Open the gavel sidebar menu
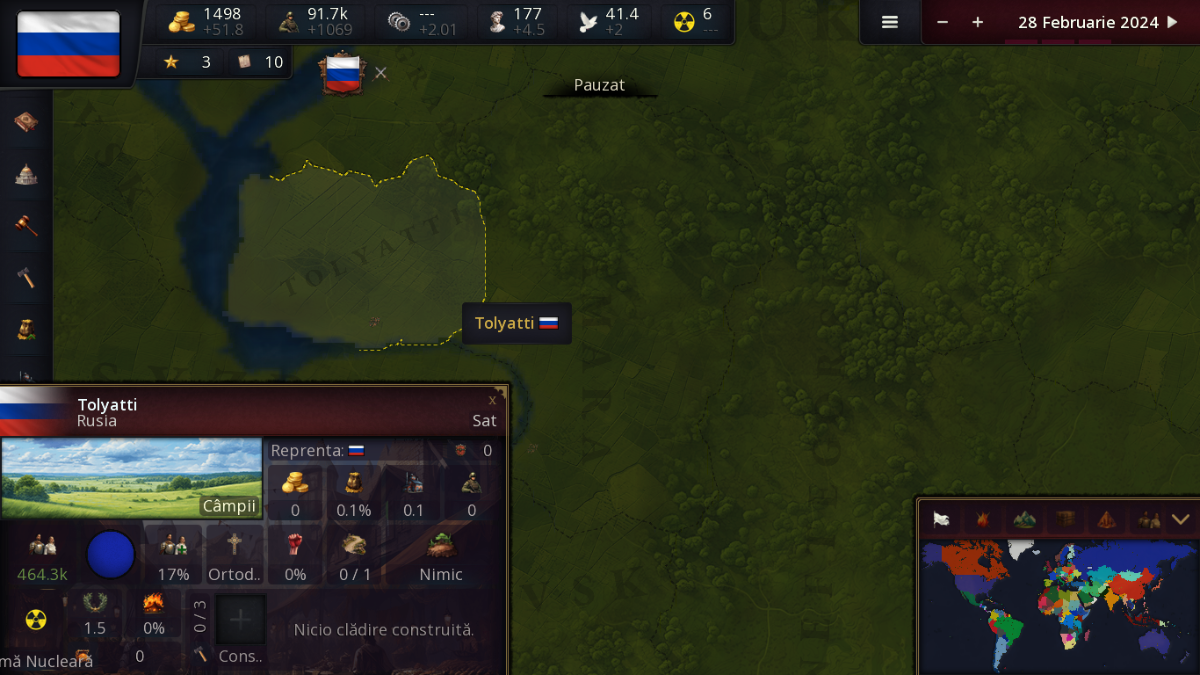 tap(26, 225)
